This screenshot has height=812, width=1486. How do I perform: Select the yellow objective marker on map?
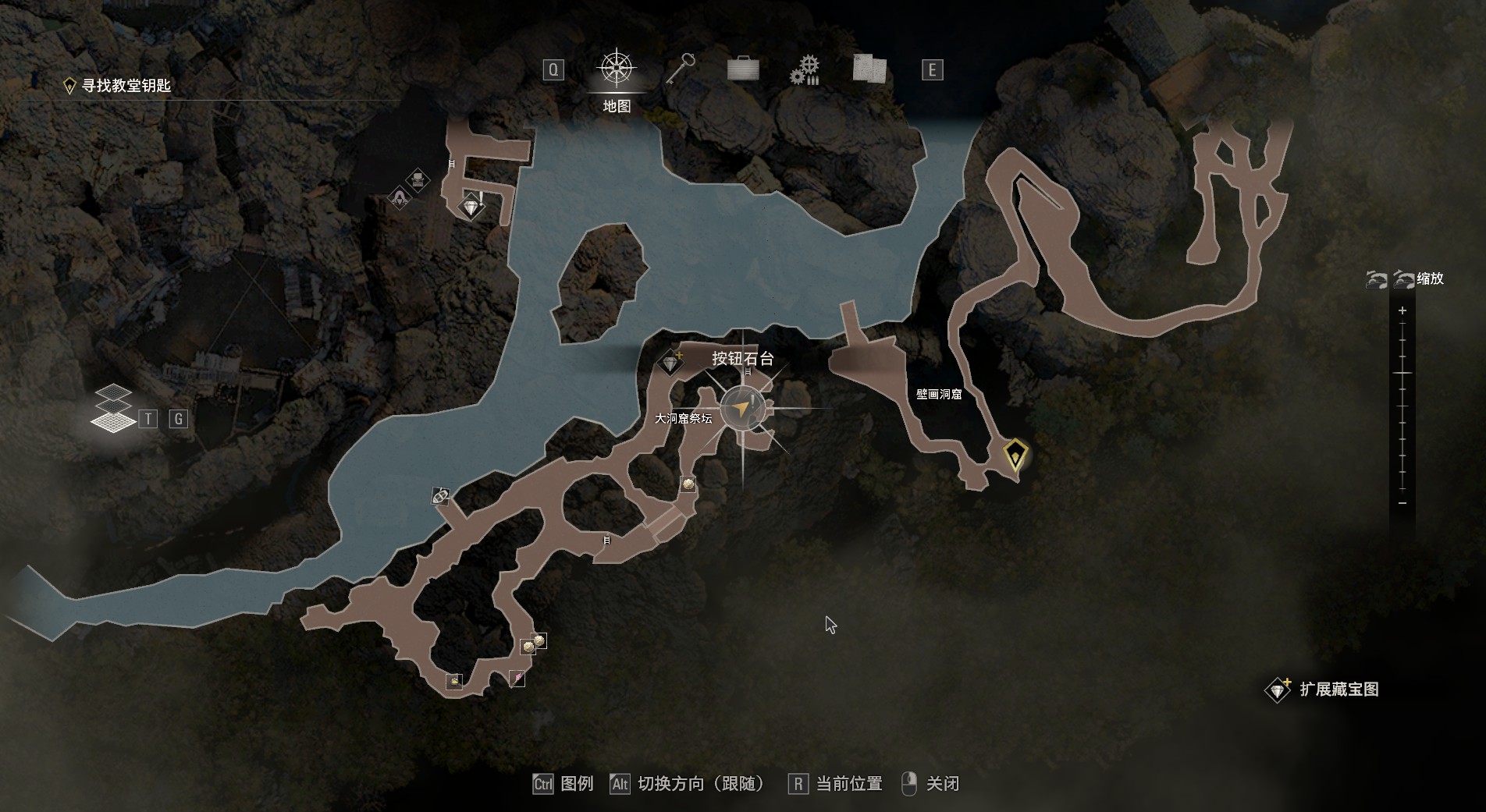click(1015, 453)
